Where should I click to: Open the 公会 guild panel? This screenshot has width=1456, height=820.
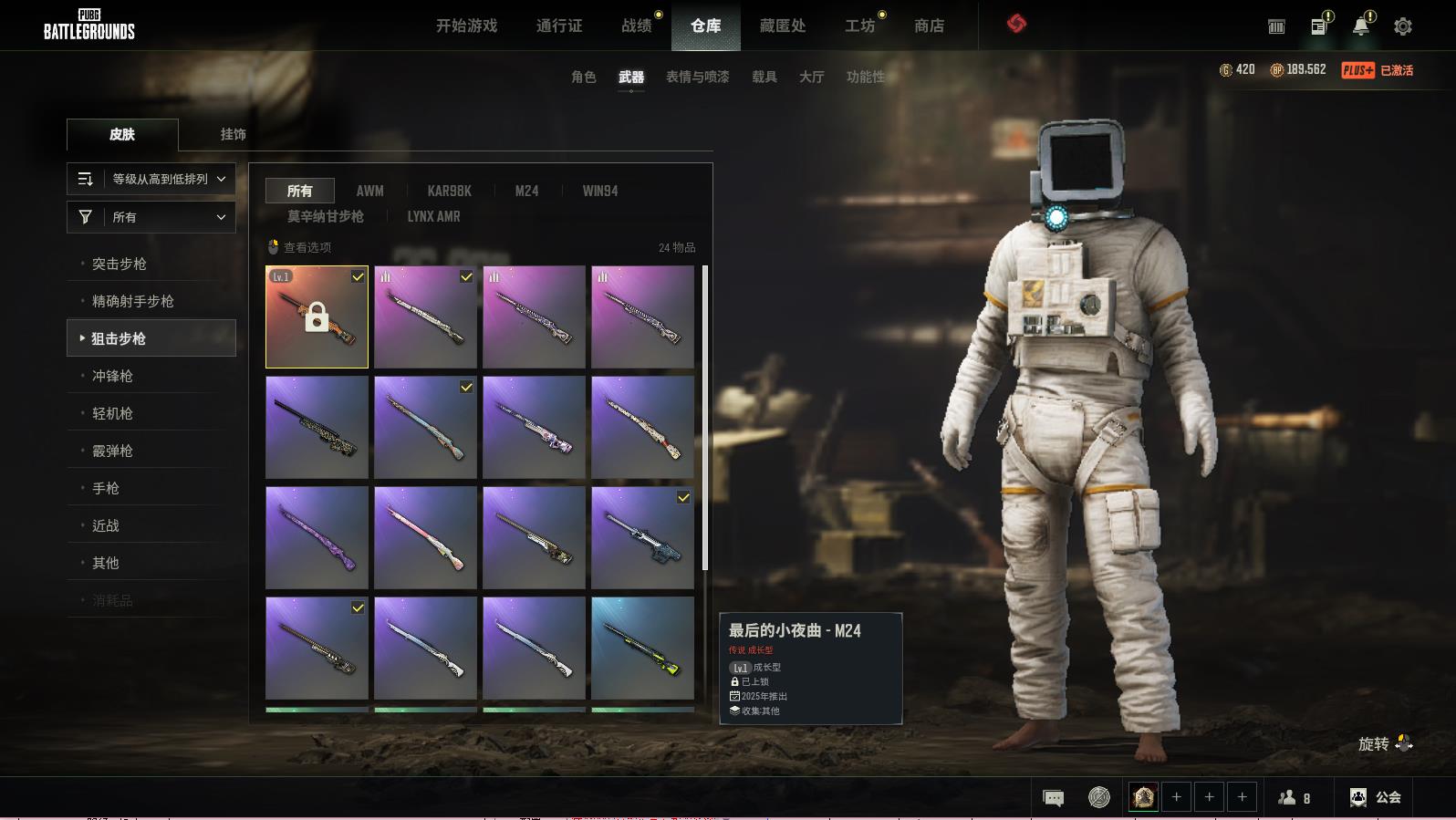(x=1375, y=797)
